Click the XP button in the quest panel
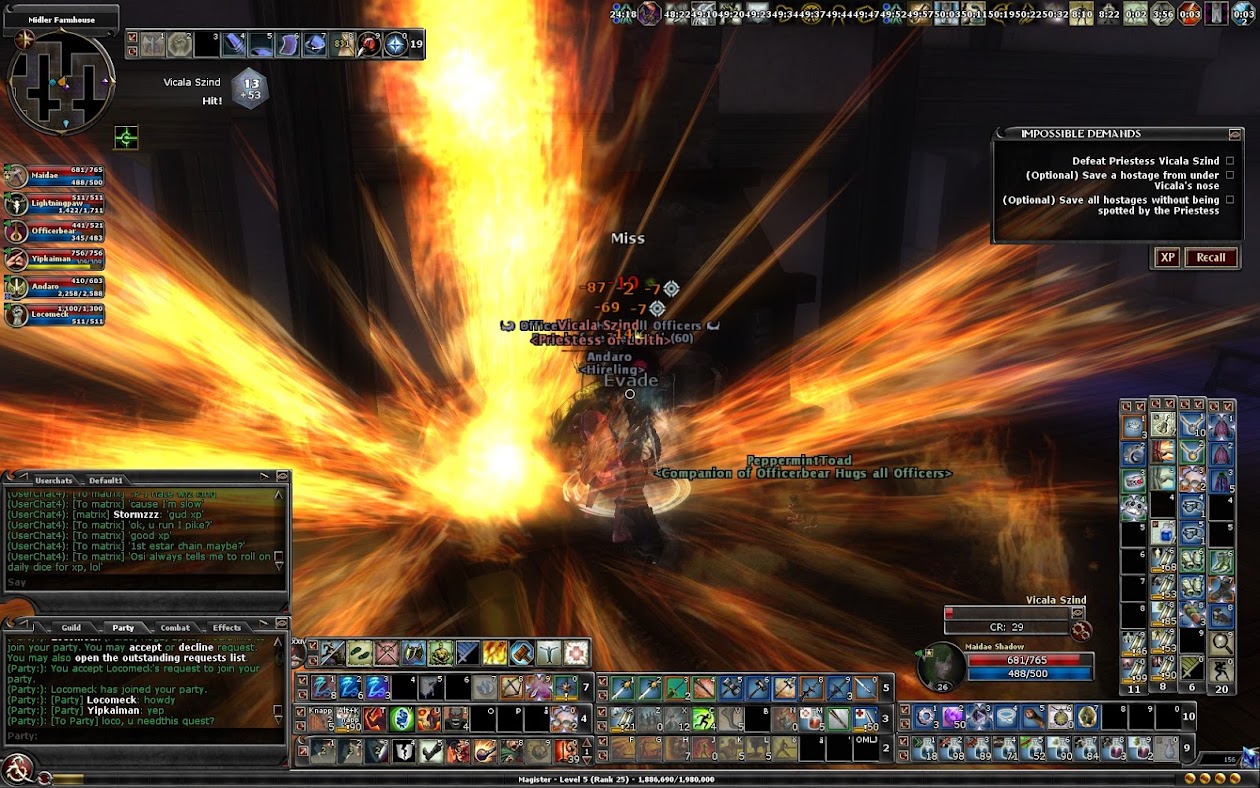Screen dimensions: 1260x788 (x=1167, y=257)
